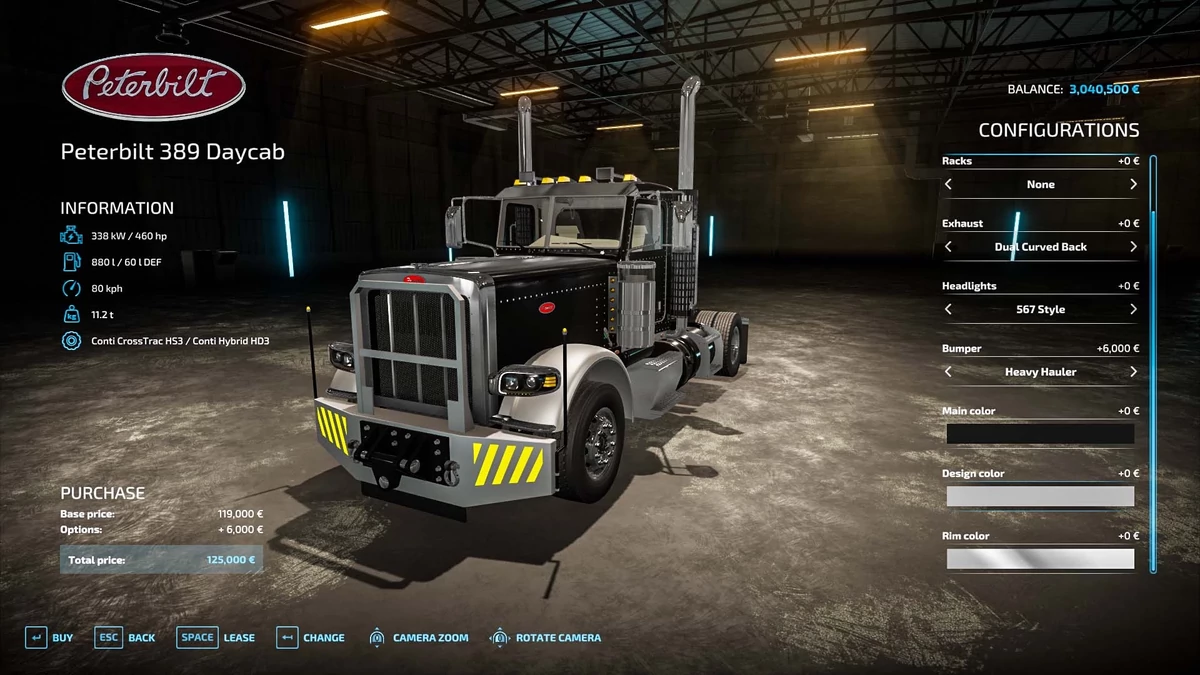Choose previous Exhaust style arrow

click(x=948, y=247)
